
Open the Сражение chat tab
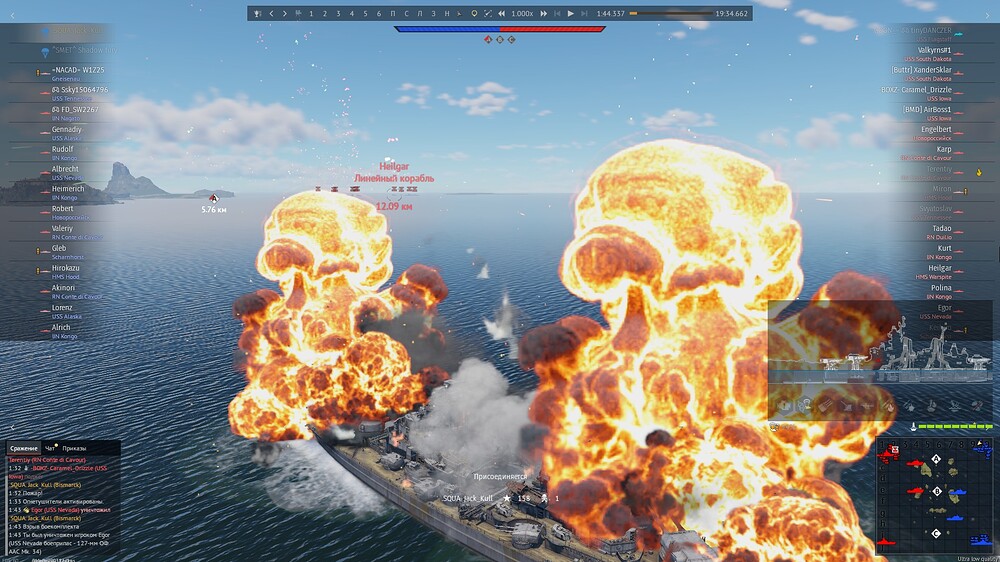[x=24, y=449]
